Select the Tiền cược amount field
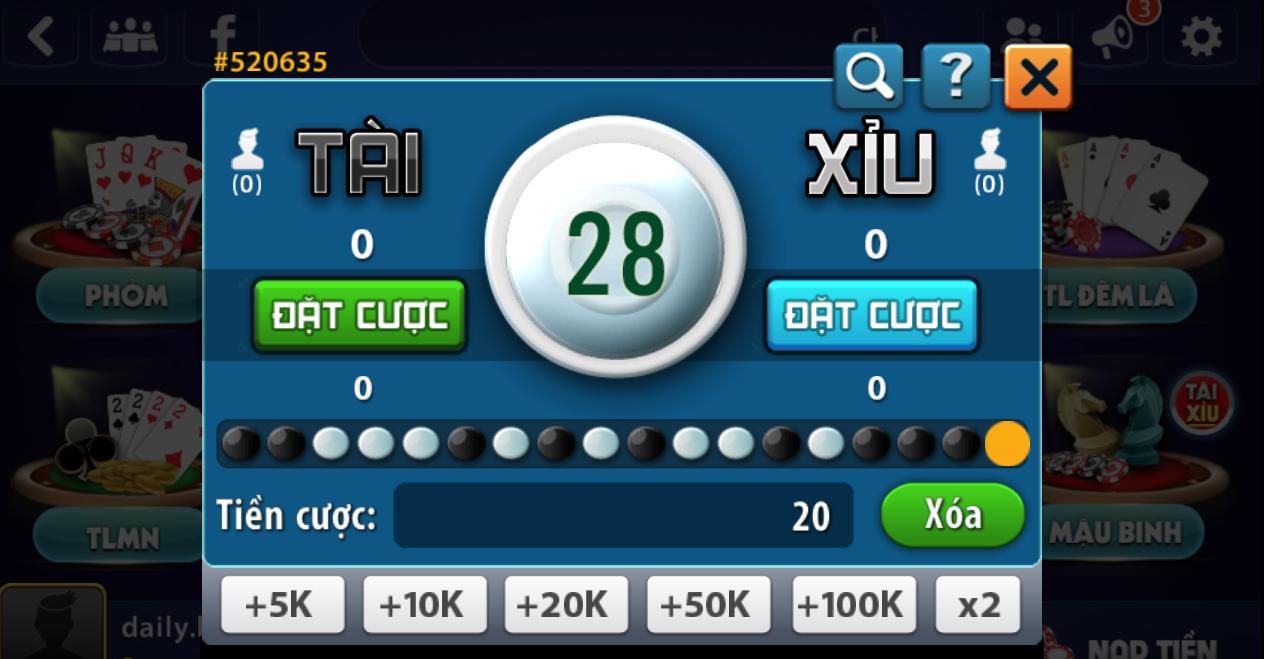The width and height of the screenshot is (1264, 659). click(x=623, y=516)
